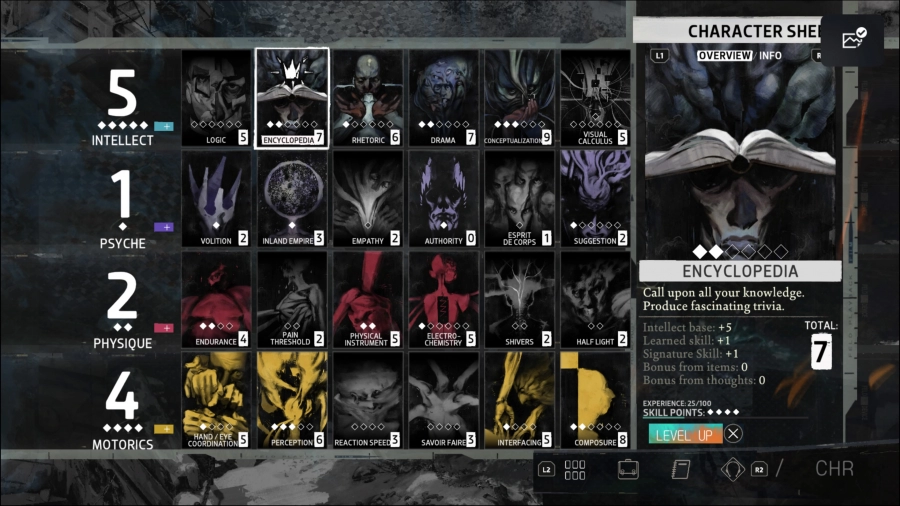Select the Empathy skill card
The height and width of the screenshot is (506, 900).
click(x=368, y=198)
